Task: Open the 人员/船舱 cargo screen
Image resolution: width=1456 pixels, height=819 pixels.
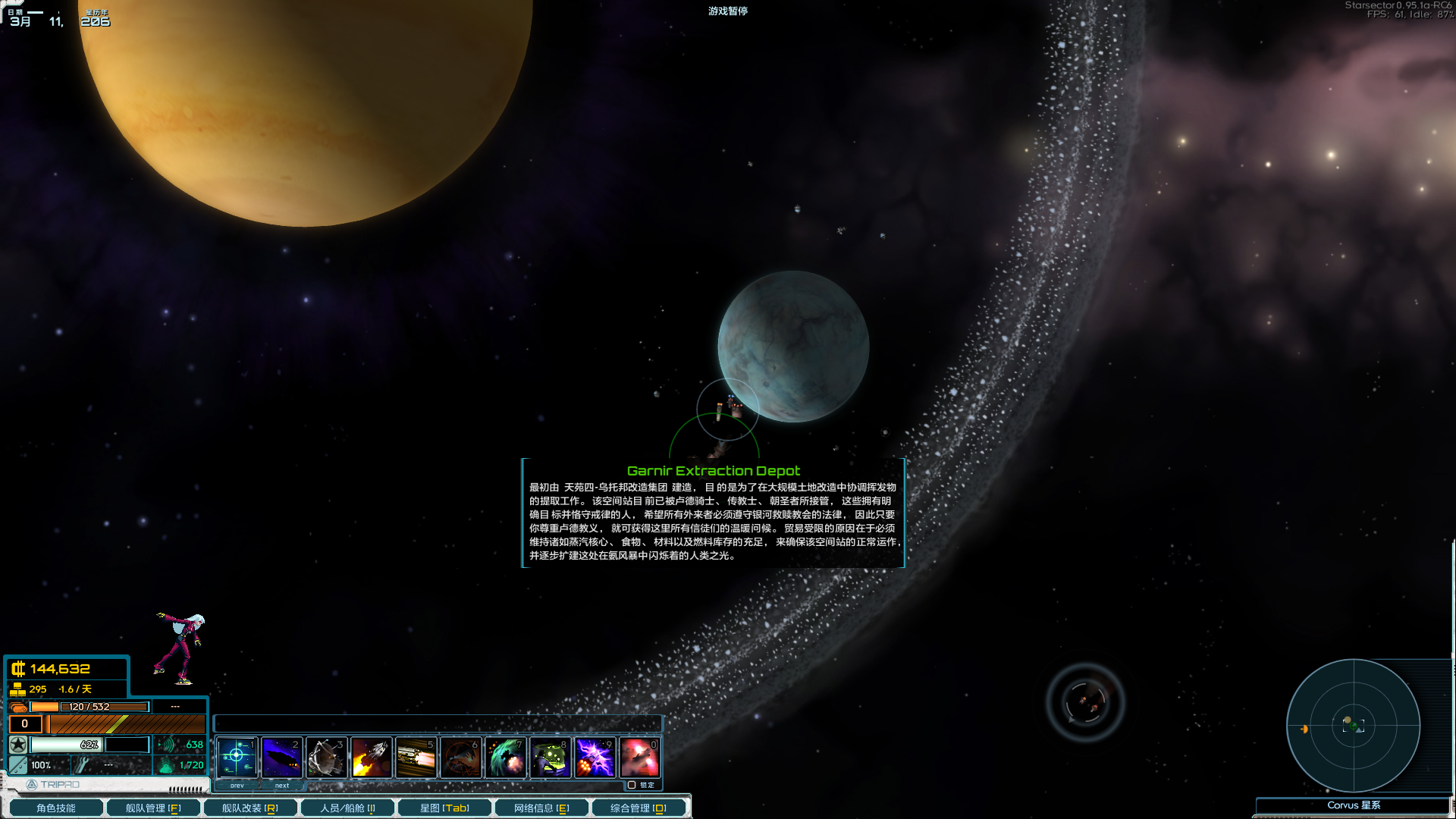Action: tap(347, 808)
